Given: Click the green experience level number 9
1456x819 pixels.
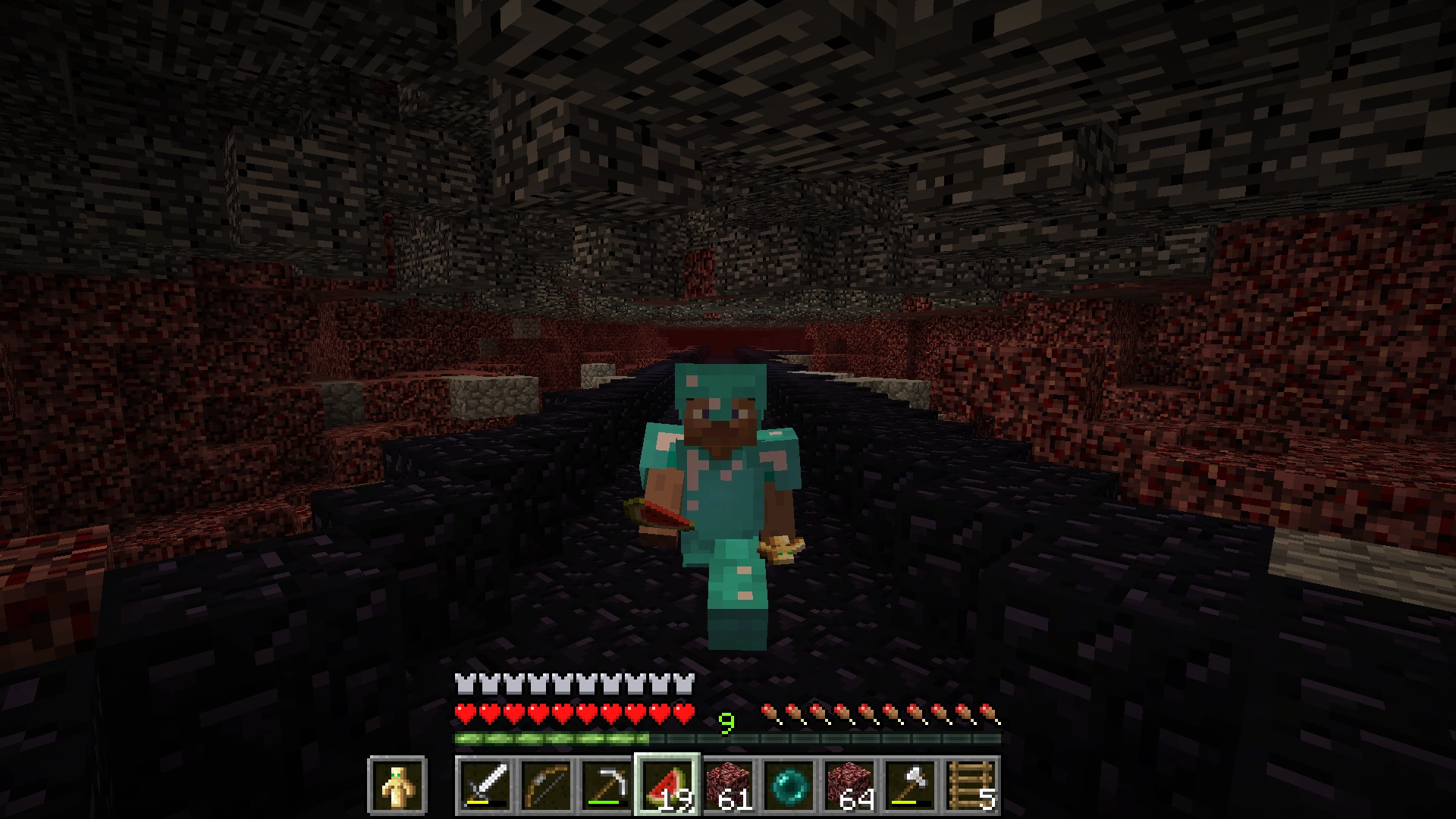Looking at the screenshot, I should (726, 723).
